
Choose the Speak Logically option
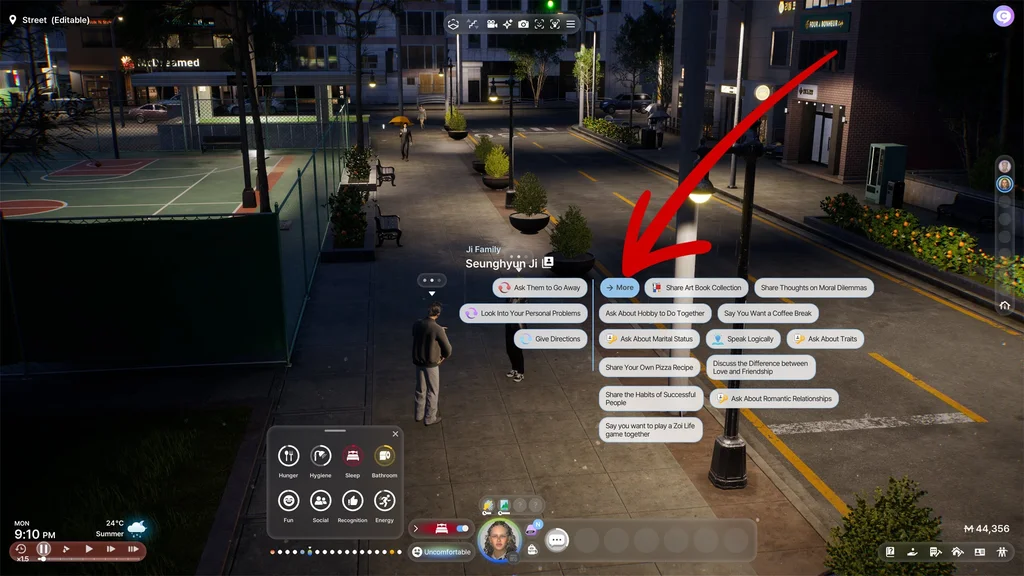click(743, 339)
